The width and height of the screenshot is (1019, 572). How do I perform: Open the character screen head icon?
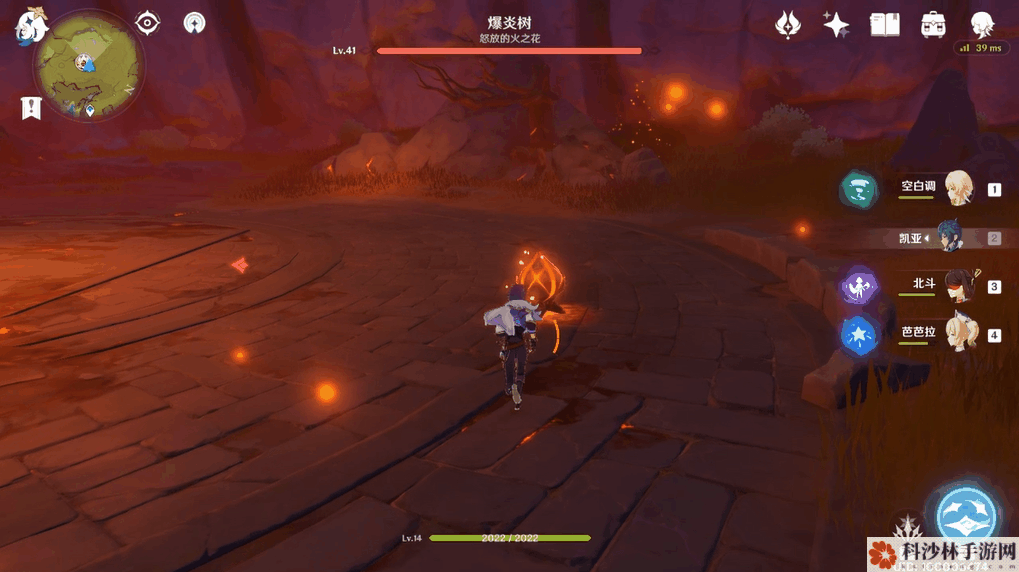pos(982,25)
